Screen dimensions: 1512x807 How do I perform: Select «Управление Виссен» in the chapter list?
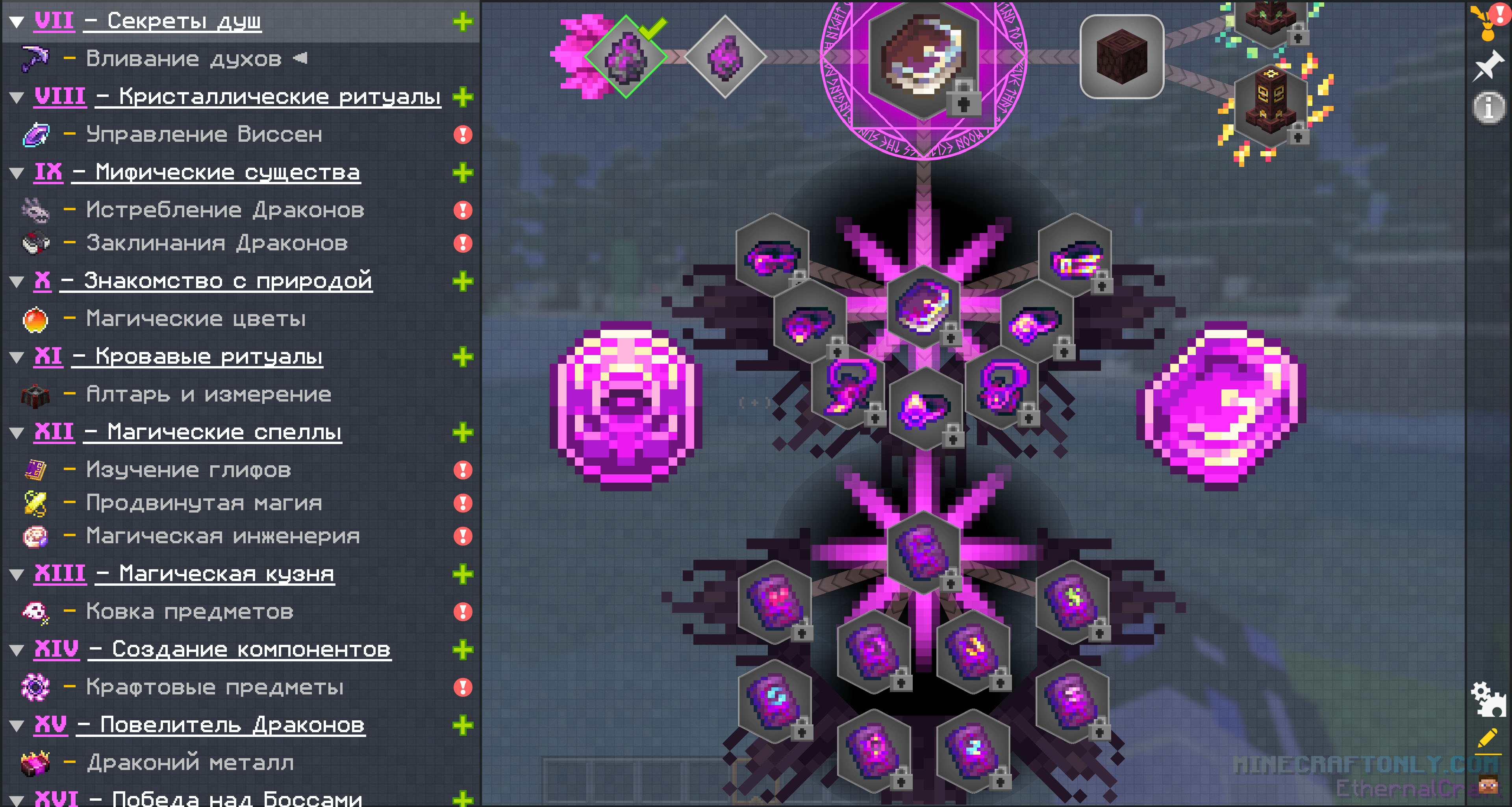tap(204, 134)
